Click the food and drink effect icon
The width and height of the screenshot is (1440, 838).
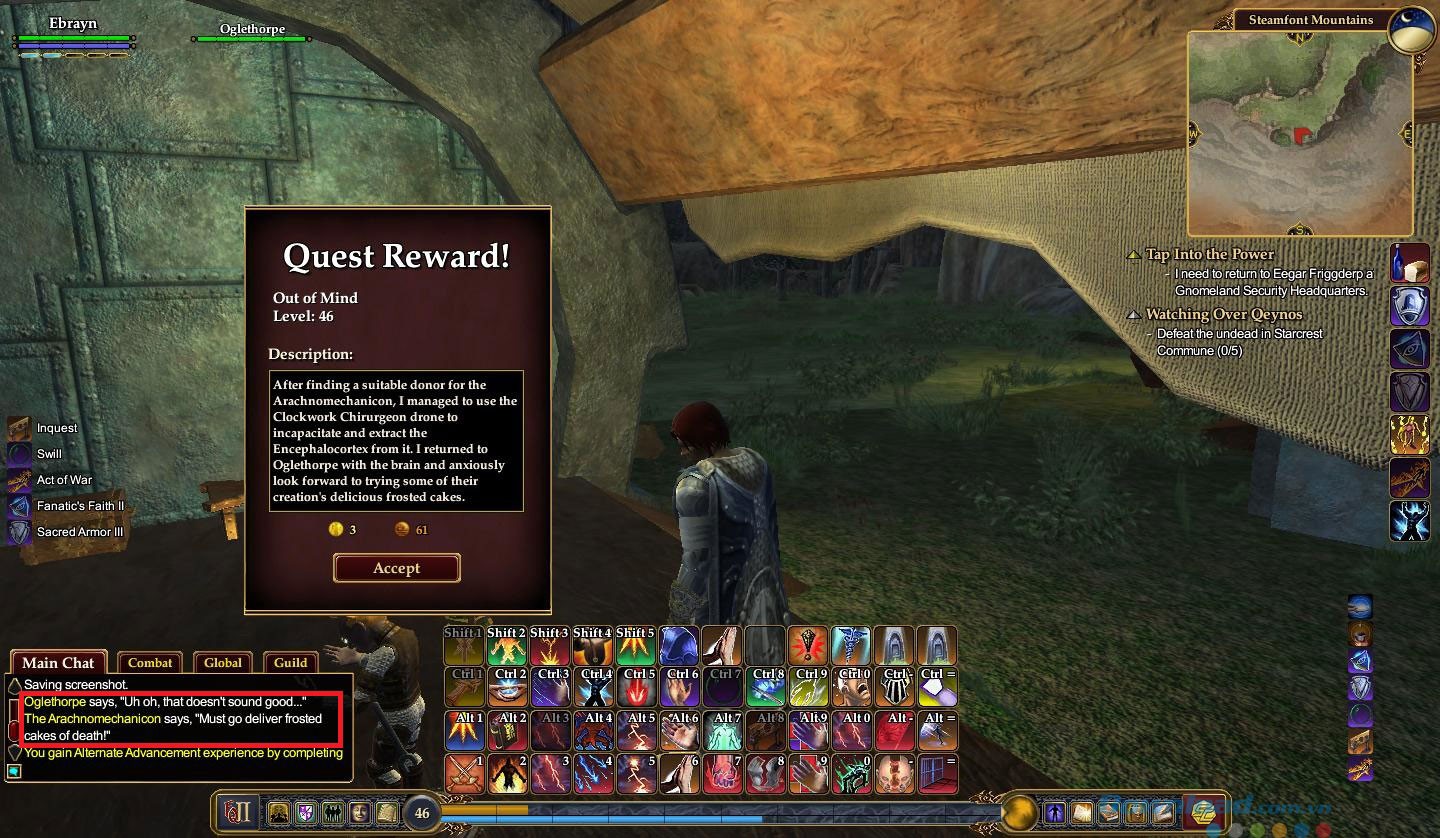click(x=1409, y=263)
